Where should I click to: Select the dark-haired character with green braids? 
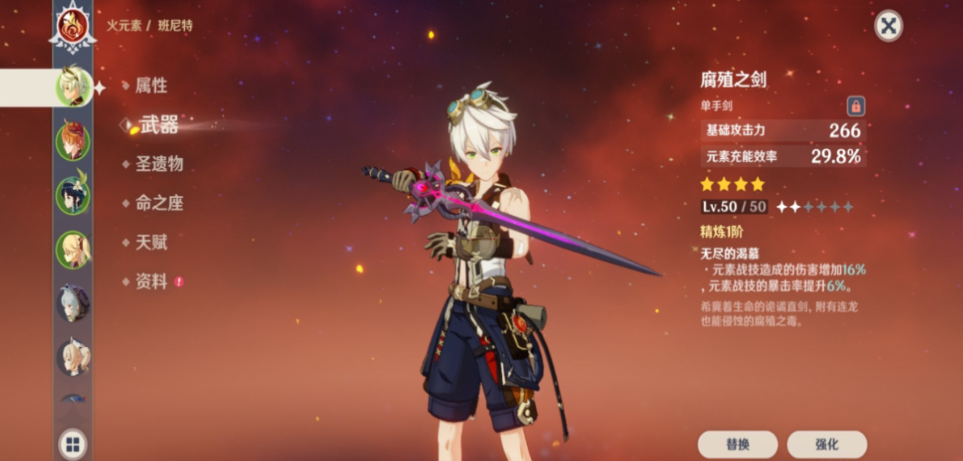pyautogui.click(x=73, y=195)
